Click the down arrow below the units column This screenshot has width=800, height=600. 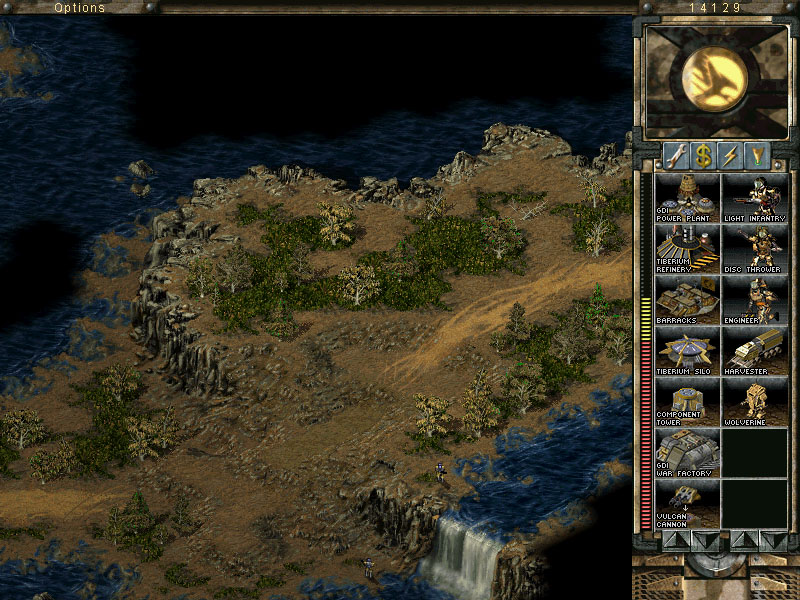click(x=772, y=540)
